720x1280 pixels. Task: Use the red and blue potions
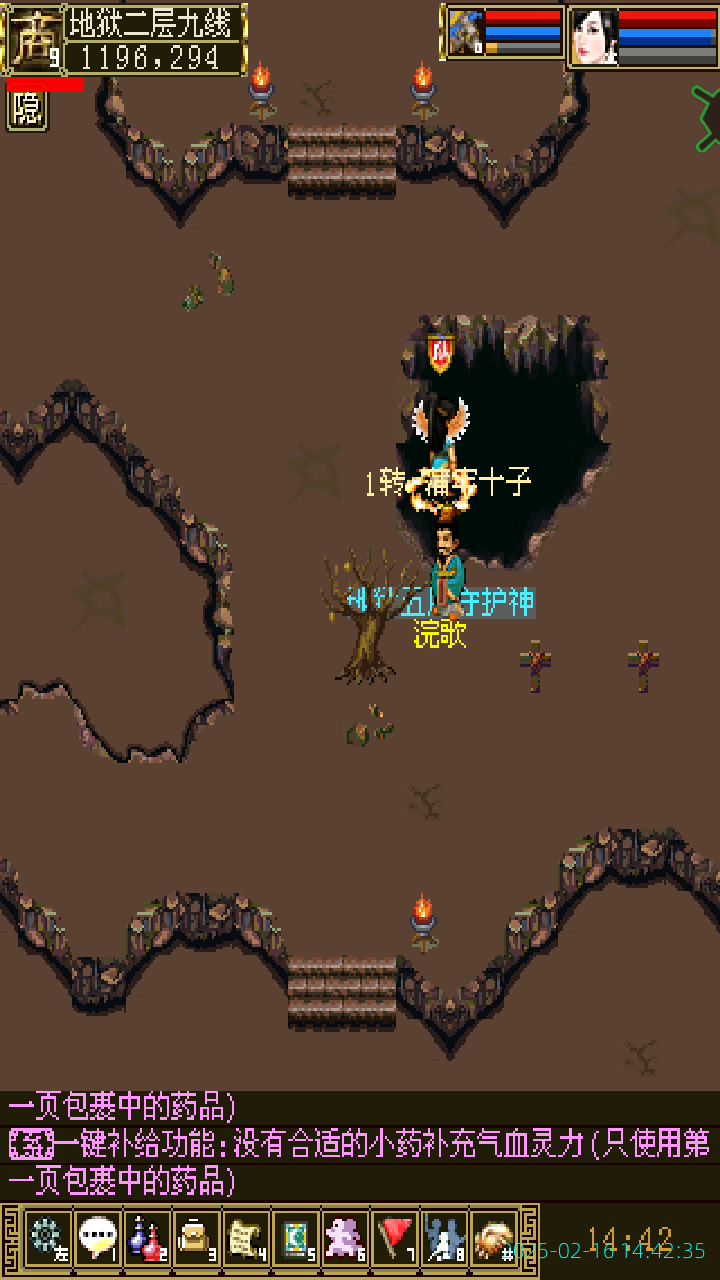pos(147,1238)
